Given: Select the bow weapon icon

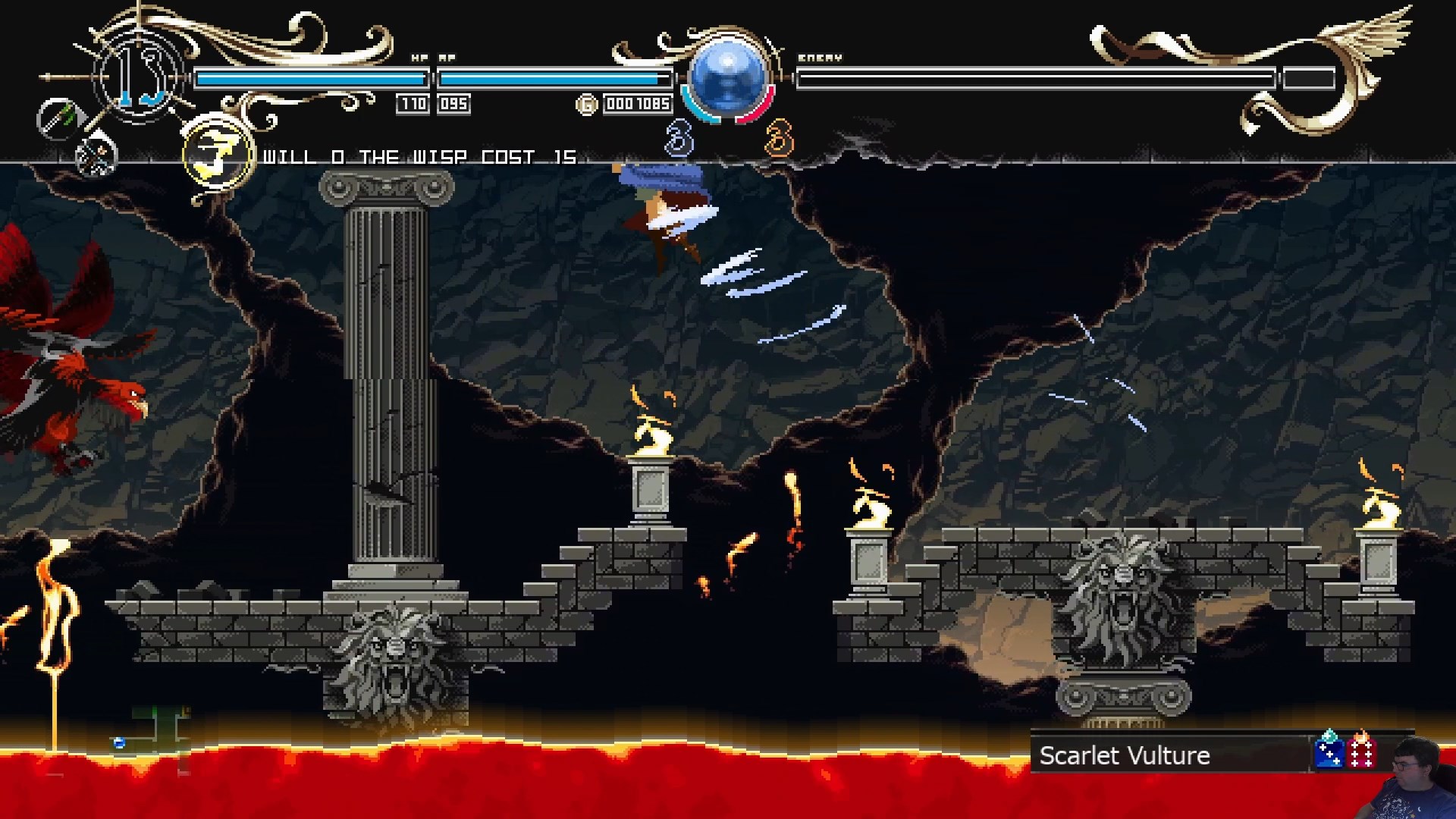Looking at the screenshot, I should coord(58,119).
